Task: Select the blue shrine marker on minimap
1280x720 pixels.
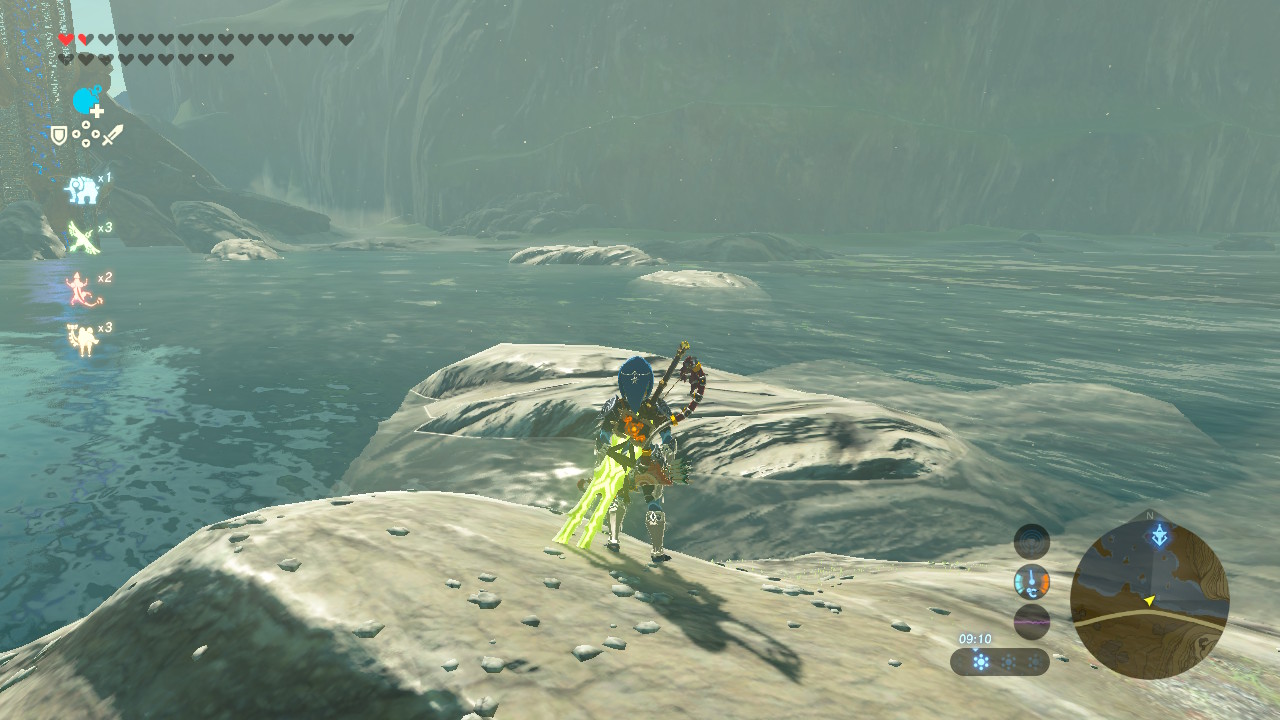Action: pyautogui.click(x=1158, y=535)
